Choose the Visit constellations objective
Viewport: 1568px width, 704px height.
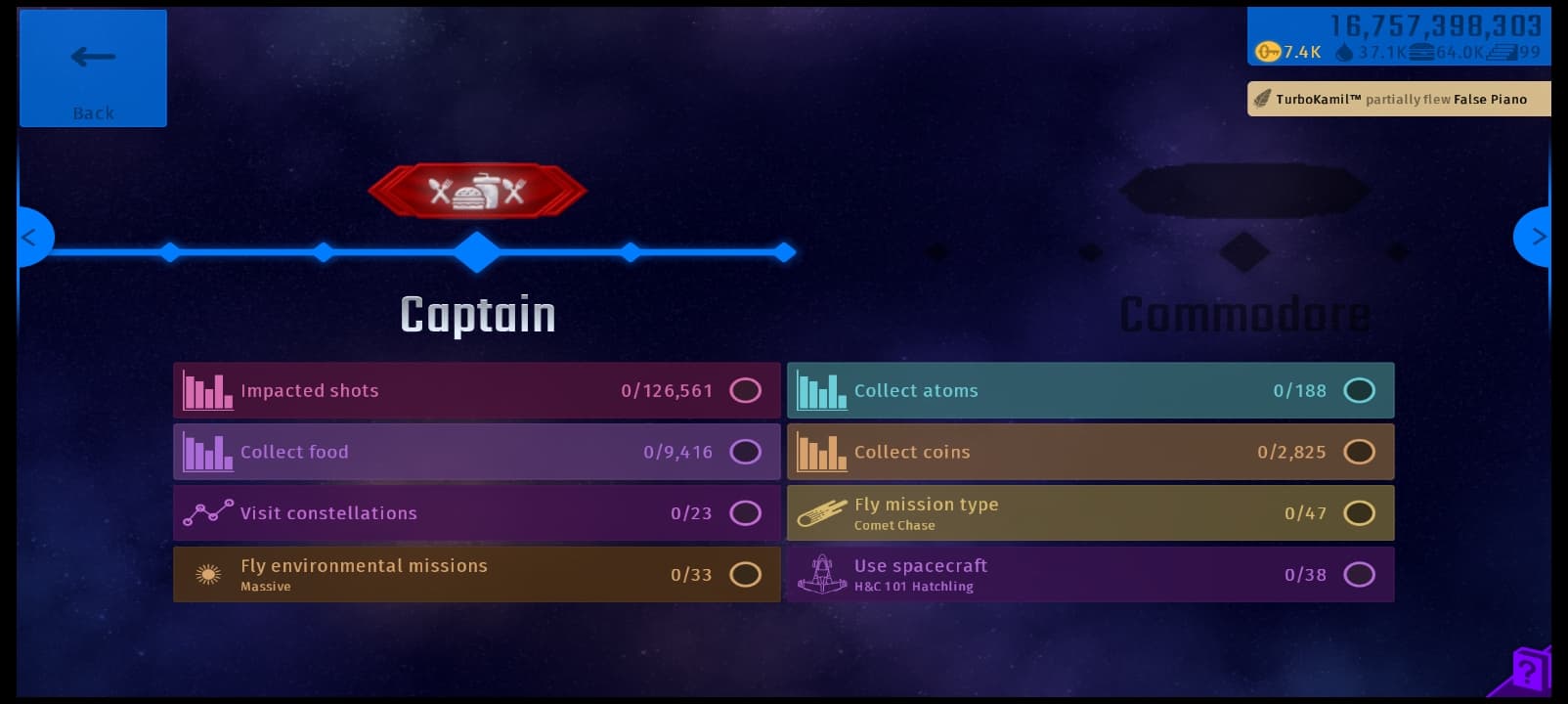(x=476, y=513)
